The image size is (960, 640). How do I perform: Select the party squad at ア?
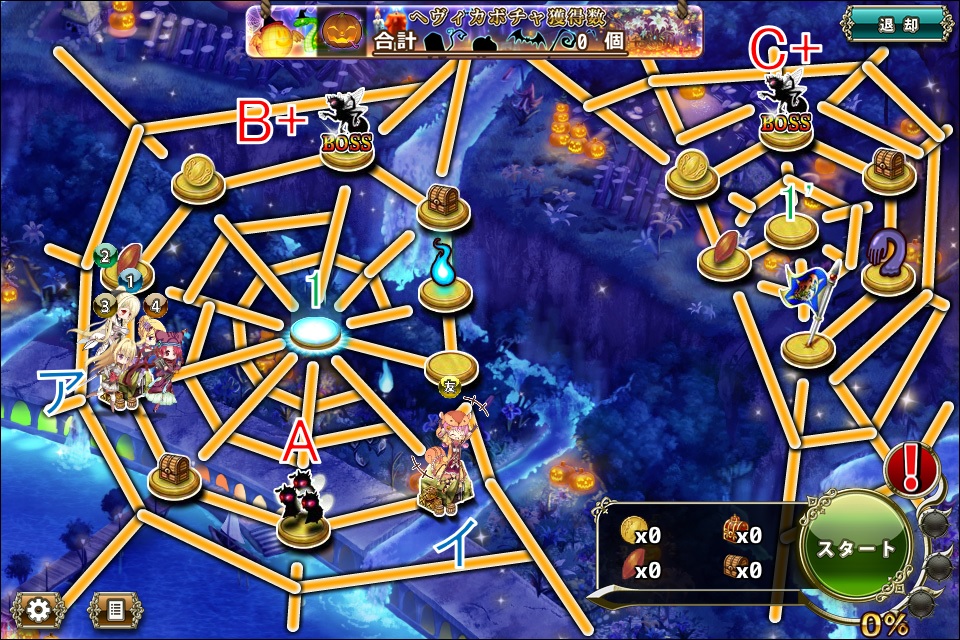(x=130, y=355)
